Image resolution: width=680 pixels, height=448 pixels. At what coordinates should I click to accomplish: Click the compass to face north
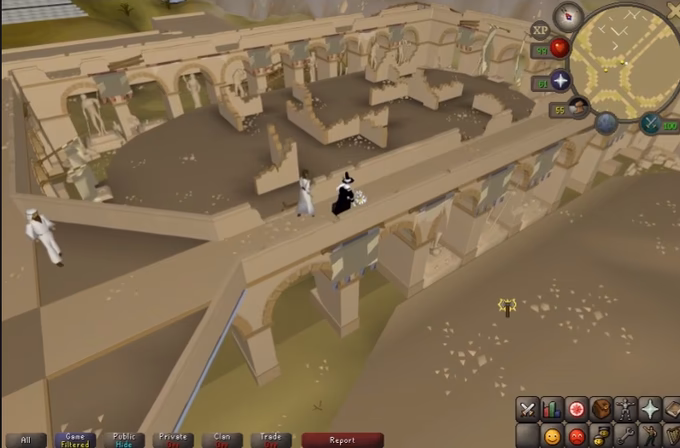569,15
